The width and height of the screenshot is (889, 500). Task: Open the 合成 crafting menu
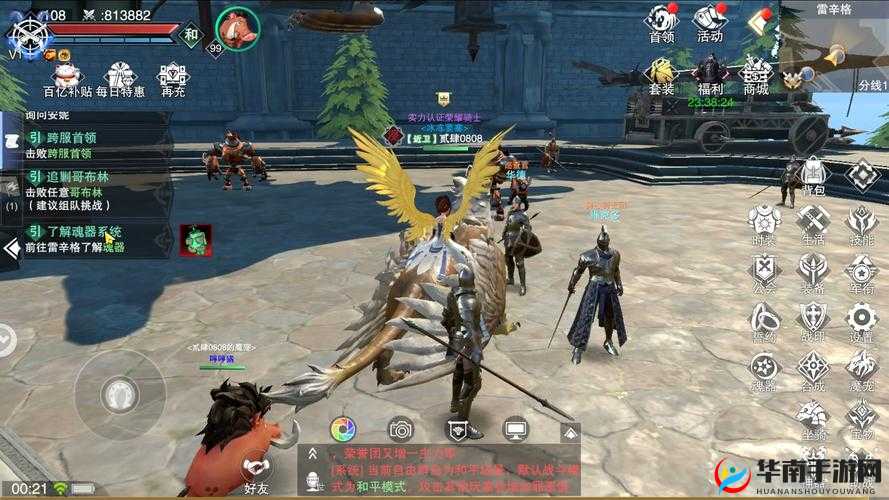tap(813, 370)
